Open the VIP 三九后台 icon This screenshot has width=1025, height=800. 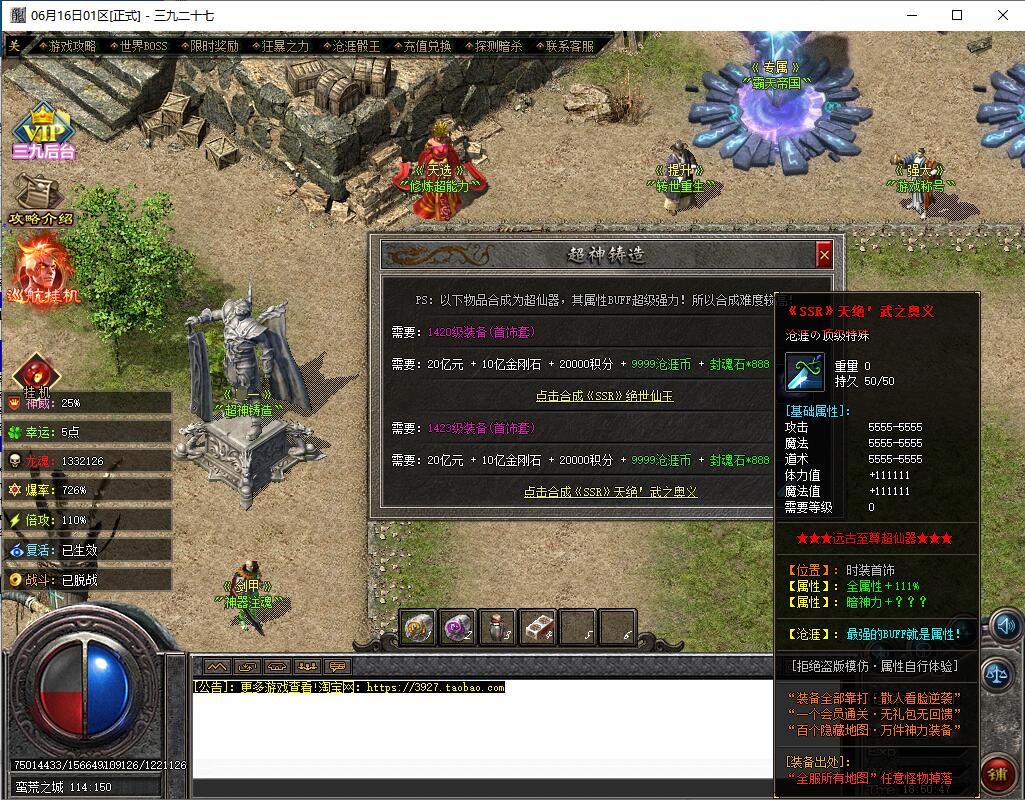point(43,130)
